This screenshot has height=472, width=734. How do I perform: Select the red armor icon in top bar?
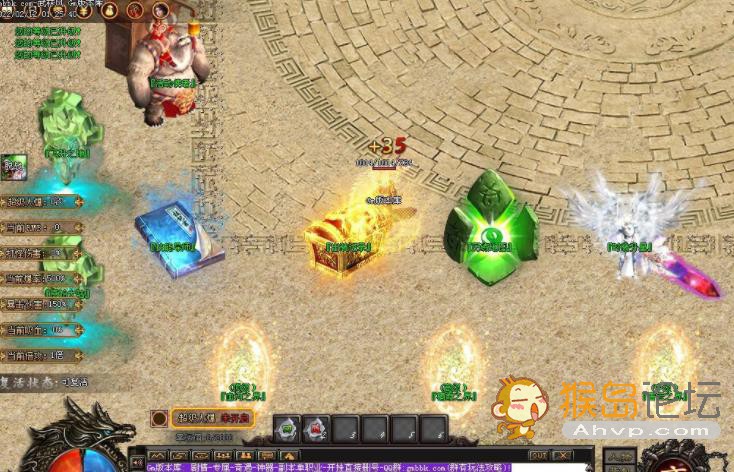134,10
